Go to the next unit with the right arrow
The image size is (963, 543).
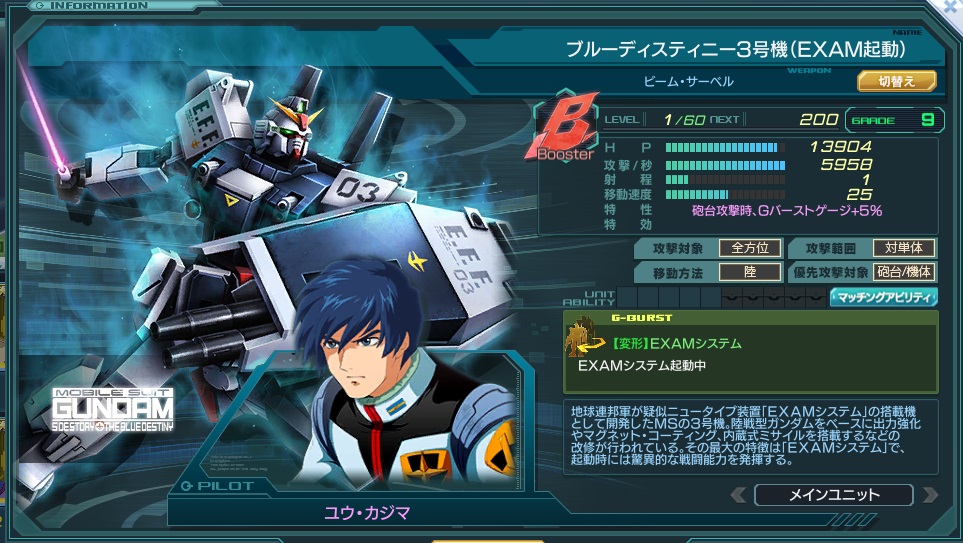930,495
